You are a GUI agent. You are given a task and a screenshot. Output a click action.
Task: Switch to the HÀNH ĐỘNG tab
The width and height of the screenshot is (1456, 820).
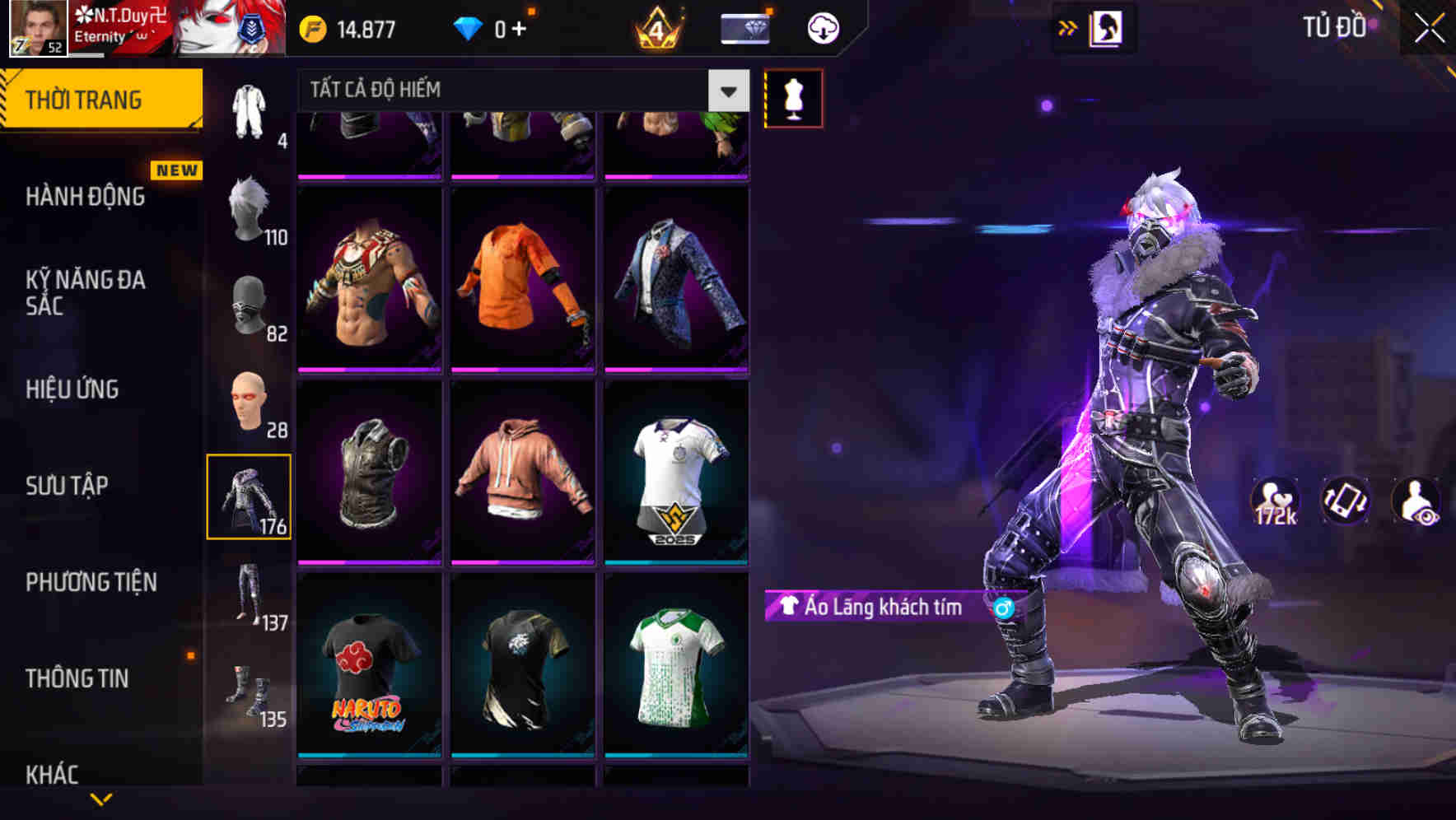85,197
